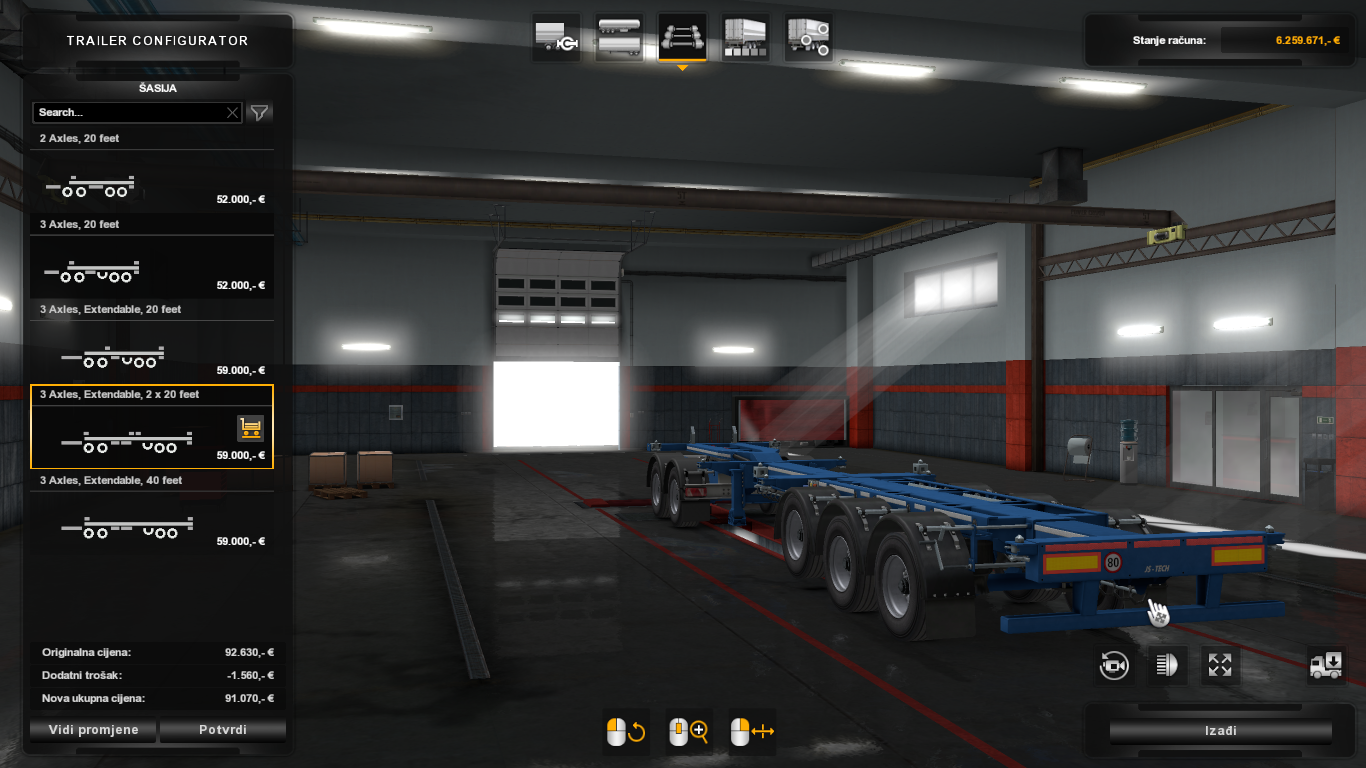Toggle the filter icon beside the search box
1366x768 pixels.
[259, 112]
